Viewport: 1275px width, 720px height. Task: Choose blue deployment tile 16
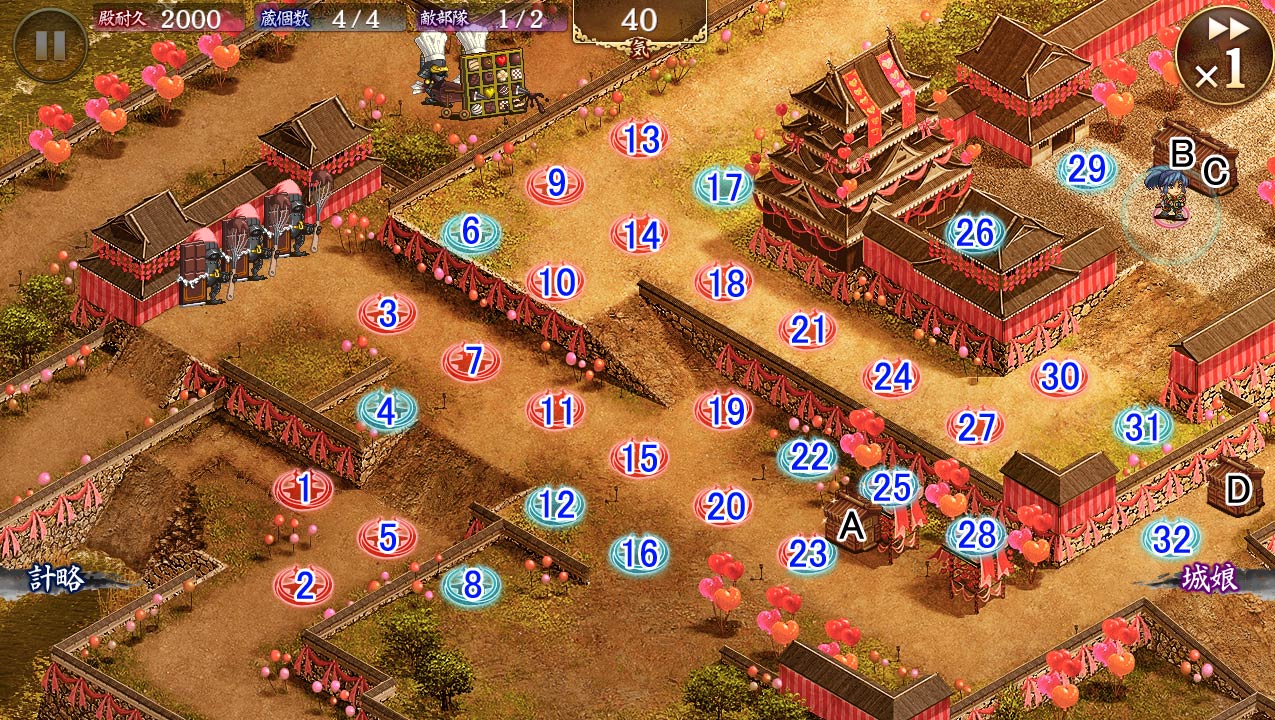[639, 553]
